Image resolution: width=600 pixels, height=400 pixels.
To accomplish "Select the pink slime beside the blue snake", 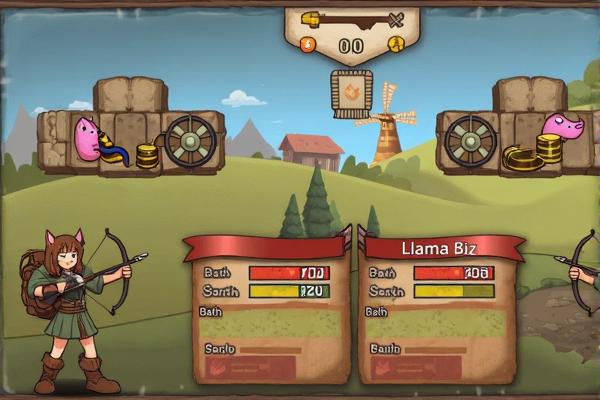I will pos(86,139).
